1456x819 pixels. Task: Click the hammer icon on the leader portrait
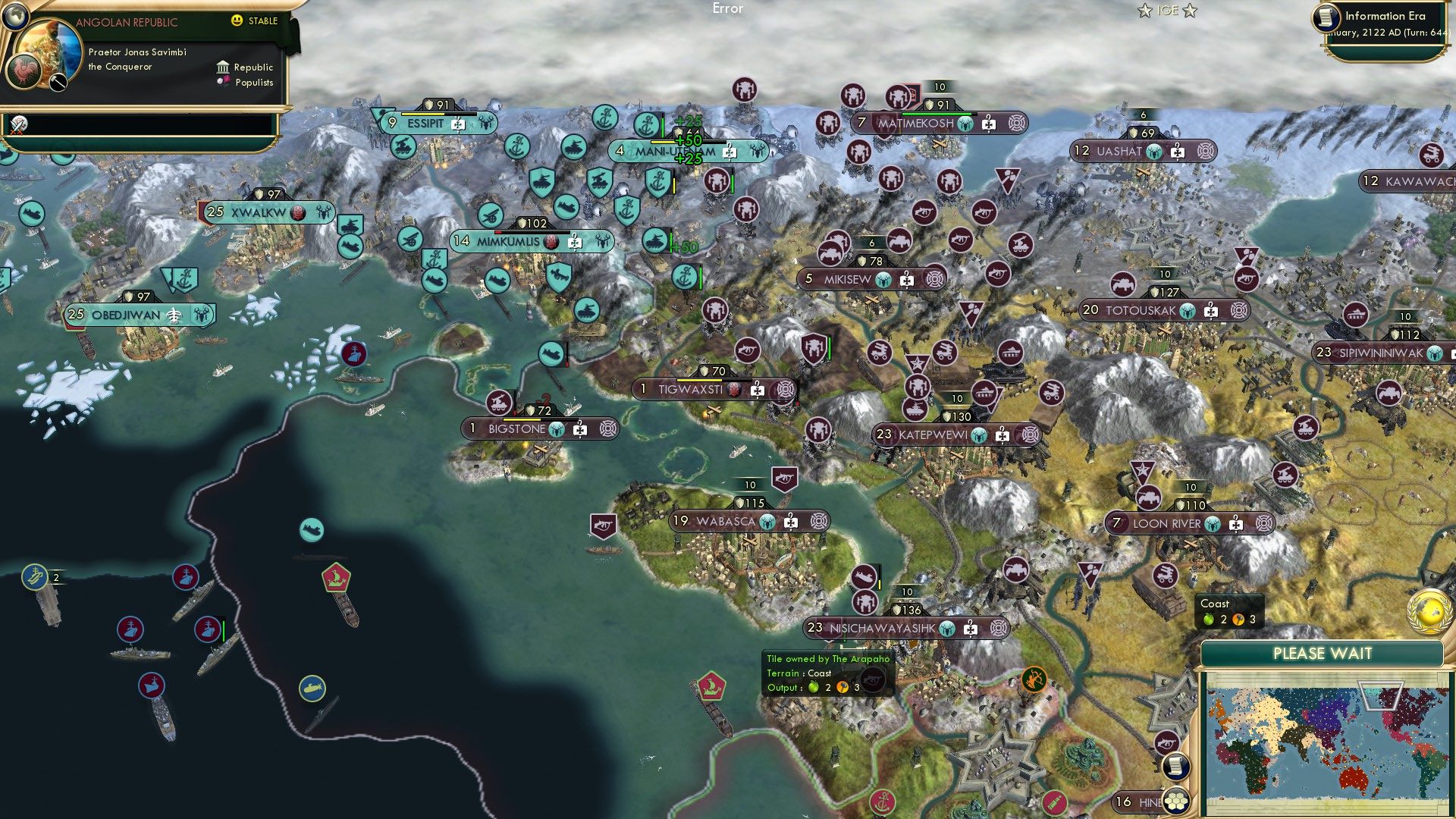point(58,83)
